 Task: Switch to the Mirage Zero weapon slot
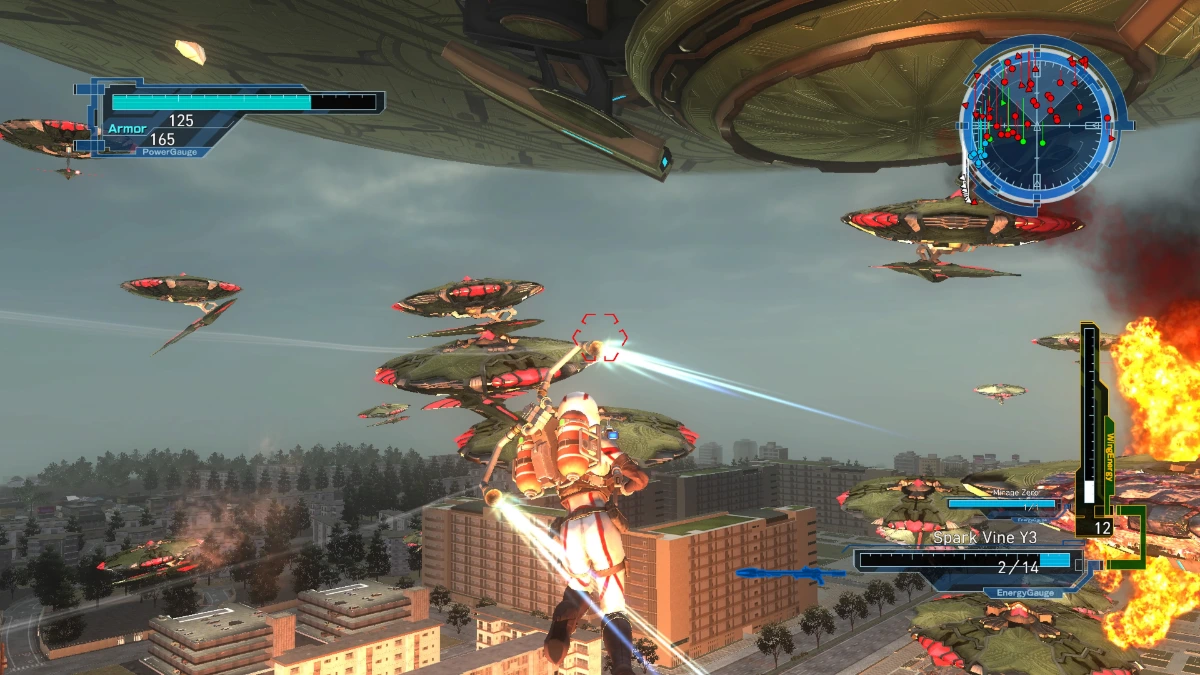(x=1002, y=503)
